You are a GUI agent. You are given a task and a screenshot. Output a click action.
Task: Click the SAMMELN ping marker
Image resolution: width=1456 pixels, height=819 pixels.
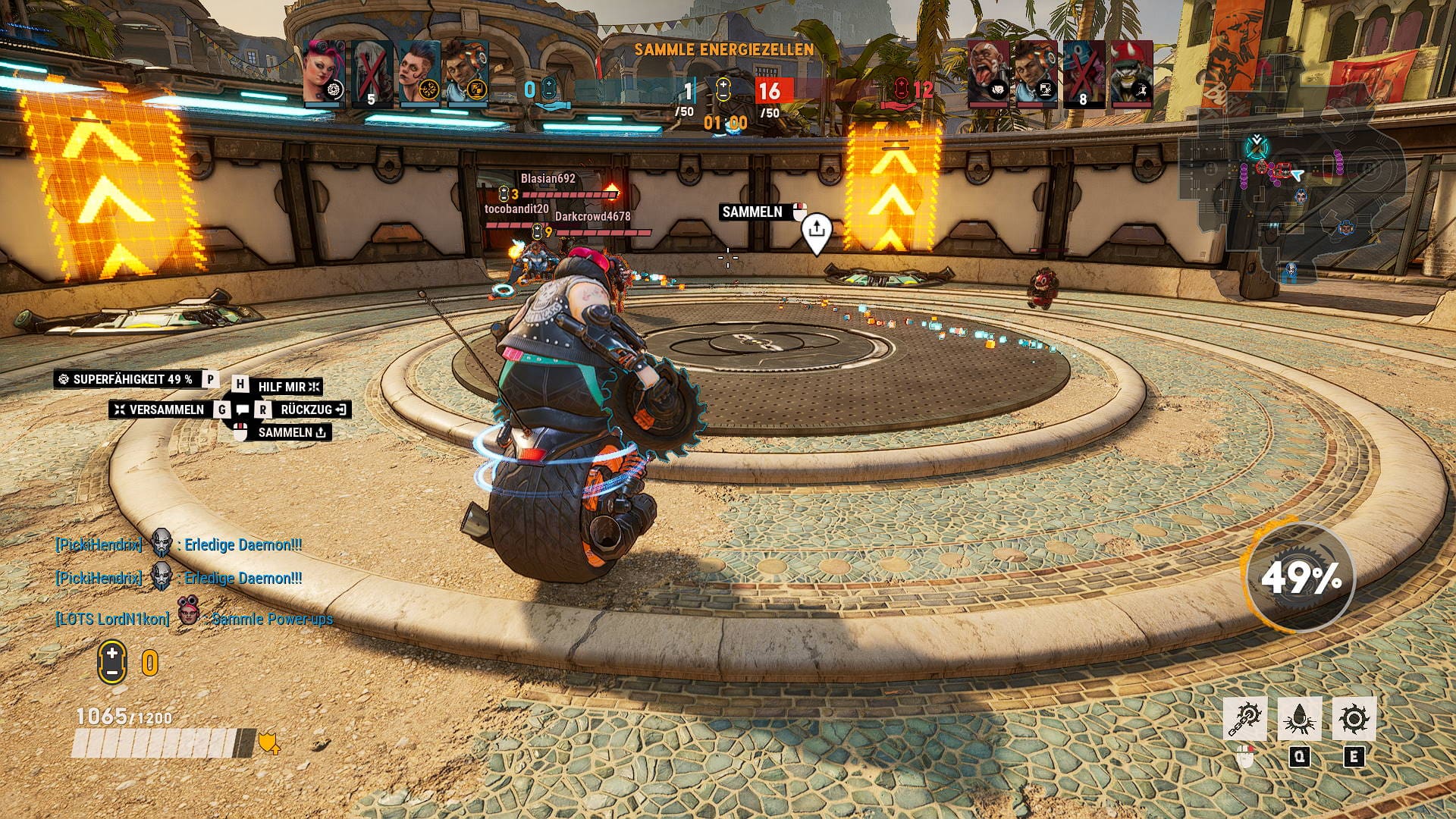(816, 232)
